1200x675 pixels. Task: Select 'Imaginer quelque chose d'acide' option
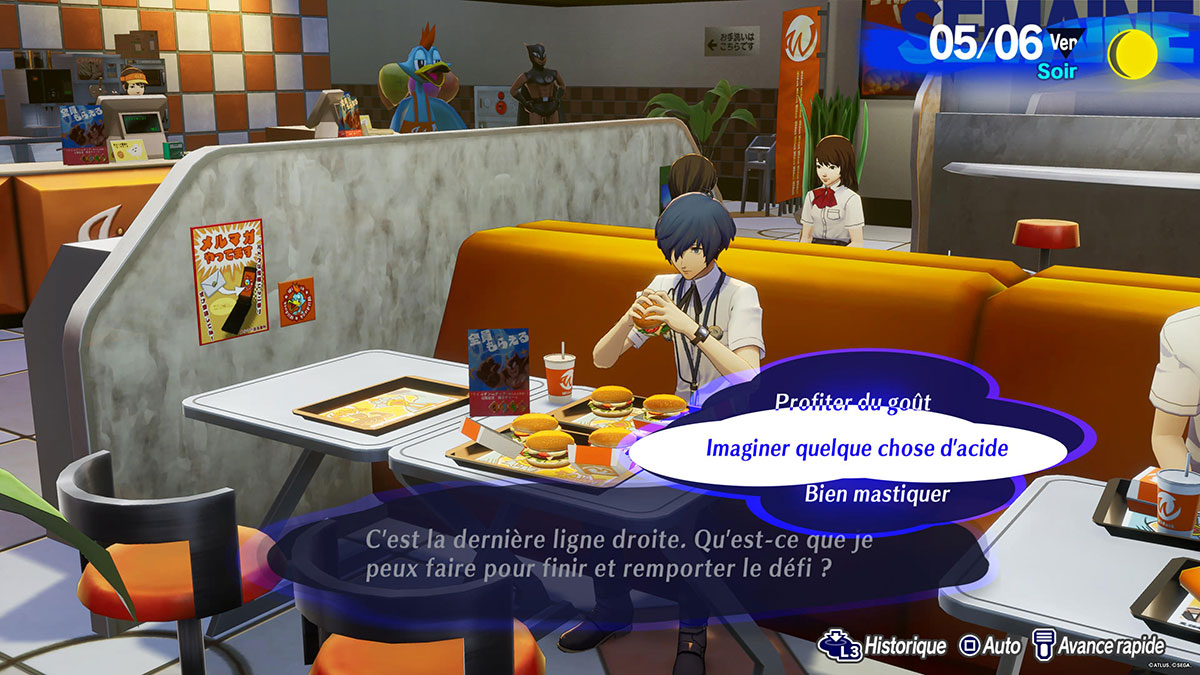(856, 449)
